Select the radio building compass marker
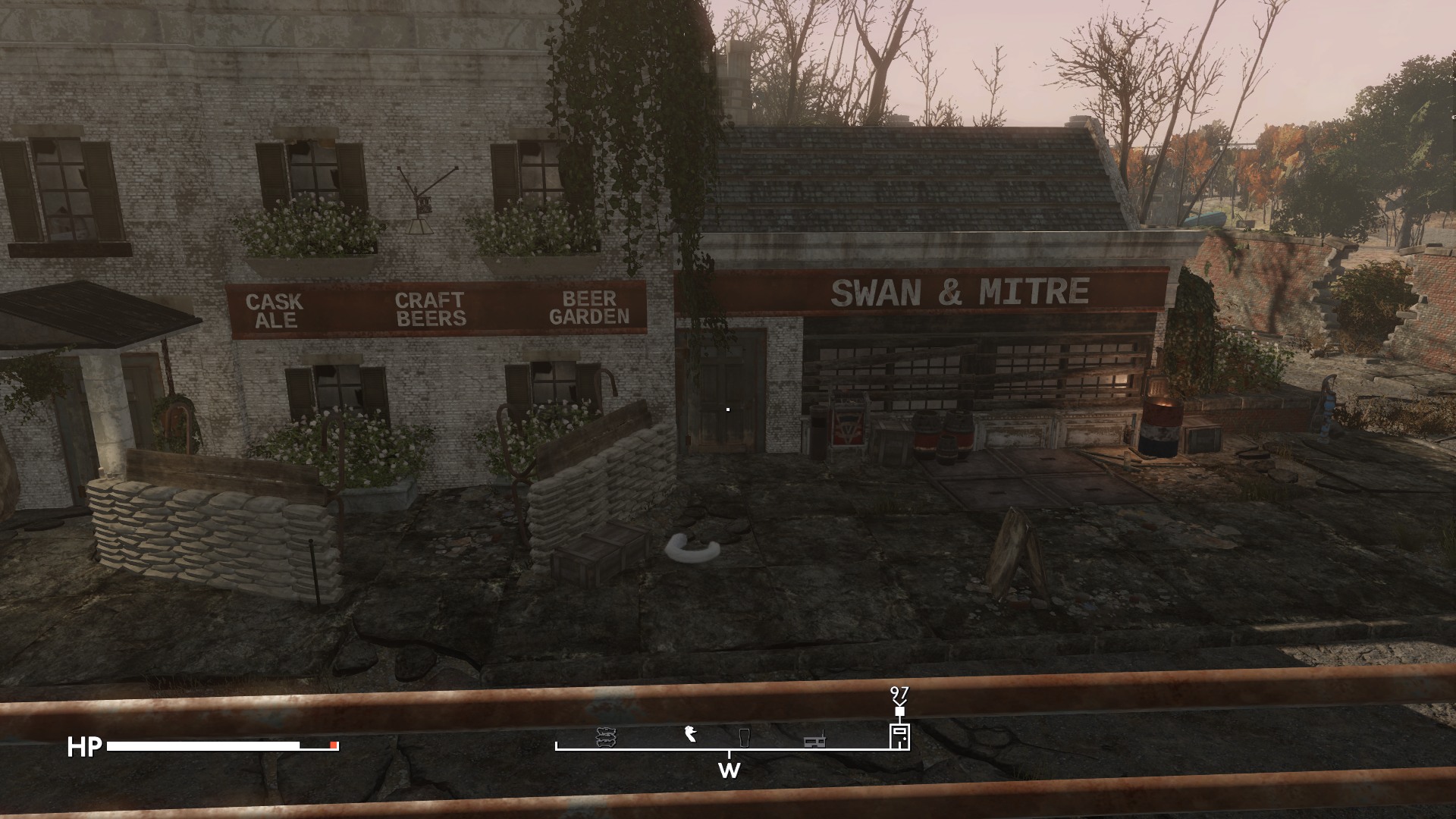The height and width of the screenshot is (819, 1456). pos(814,739)
